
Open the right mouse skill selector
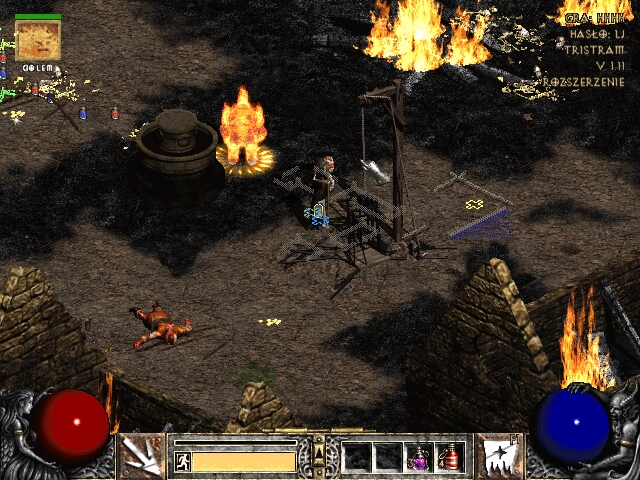[497, 456]
